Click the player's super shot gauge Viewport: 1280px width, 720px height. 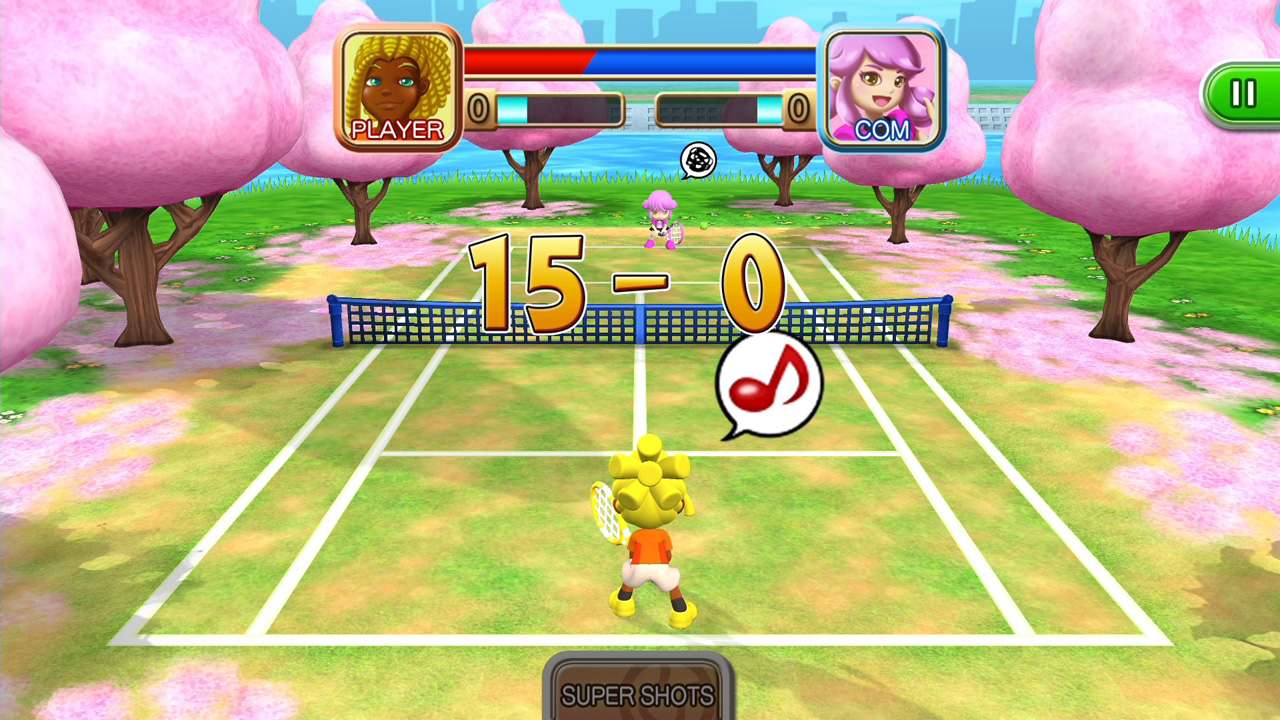(560, 108)
